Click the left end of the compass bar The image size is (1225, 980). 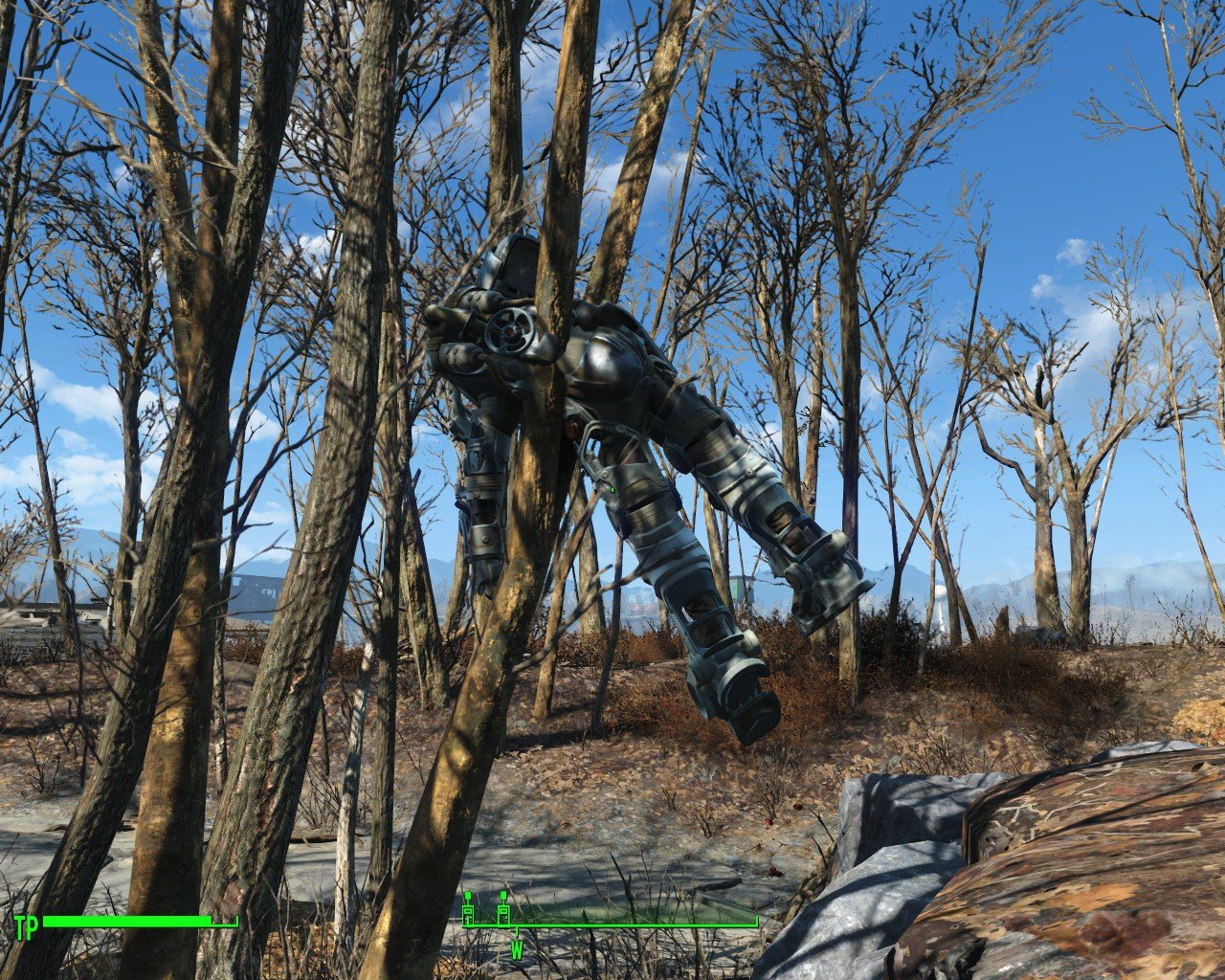467,925
